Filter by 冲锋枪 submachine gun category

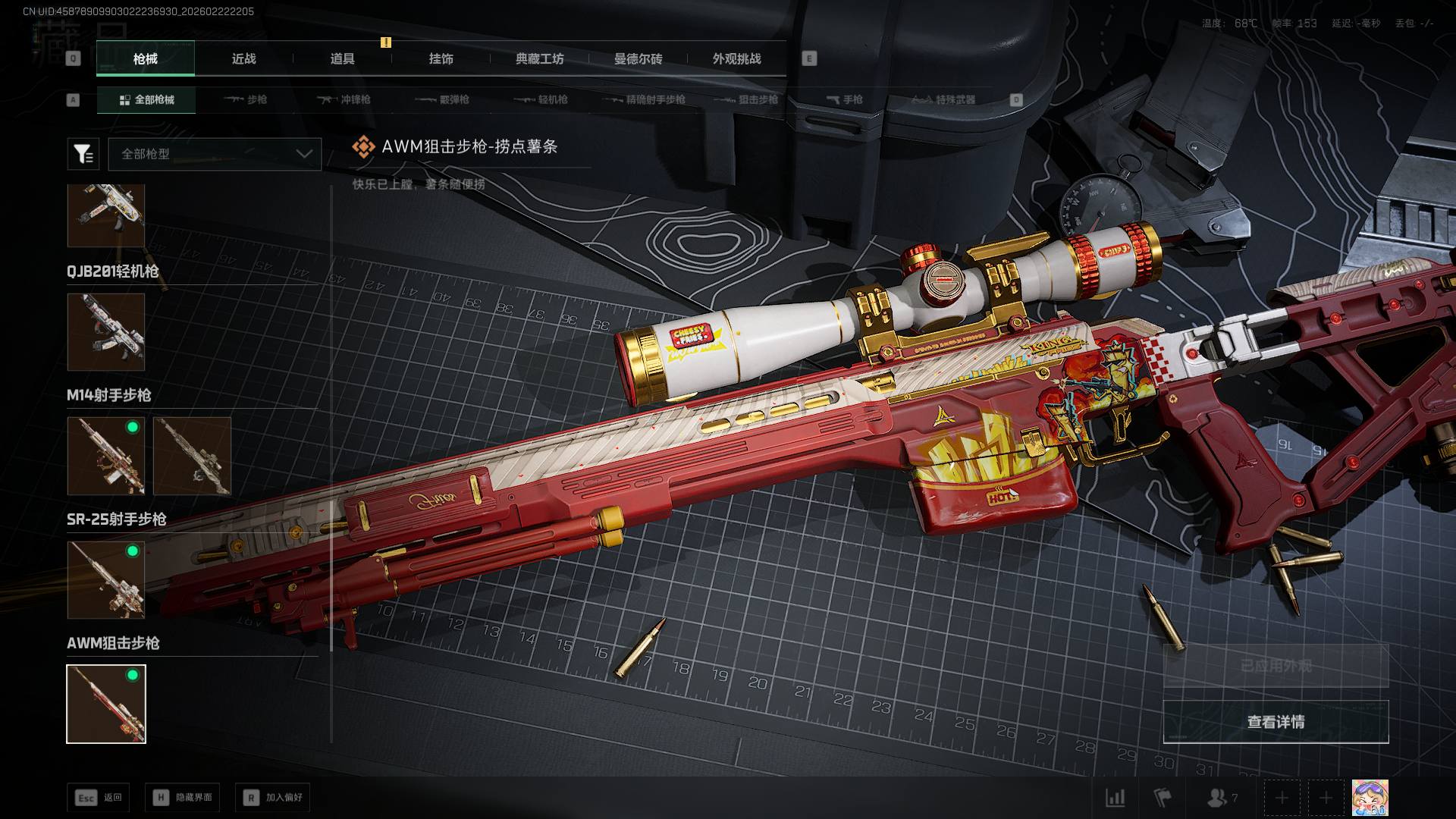(344, 100)
